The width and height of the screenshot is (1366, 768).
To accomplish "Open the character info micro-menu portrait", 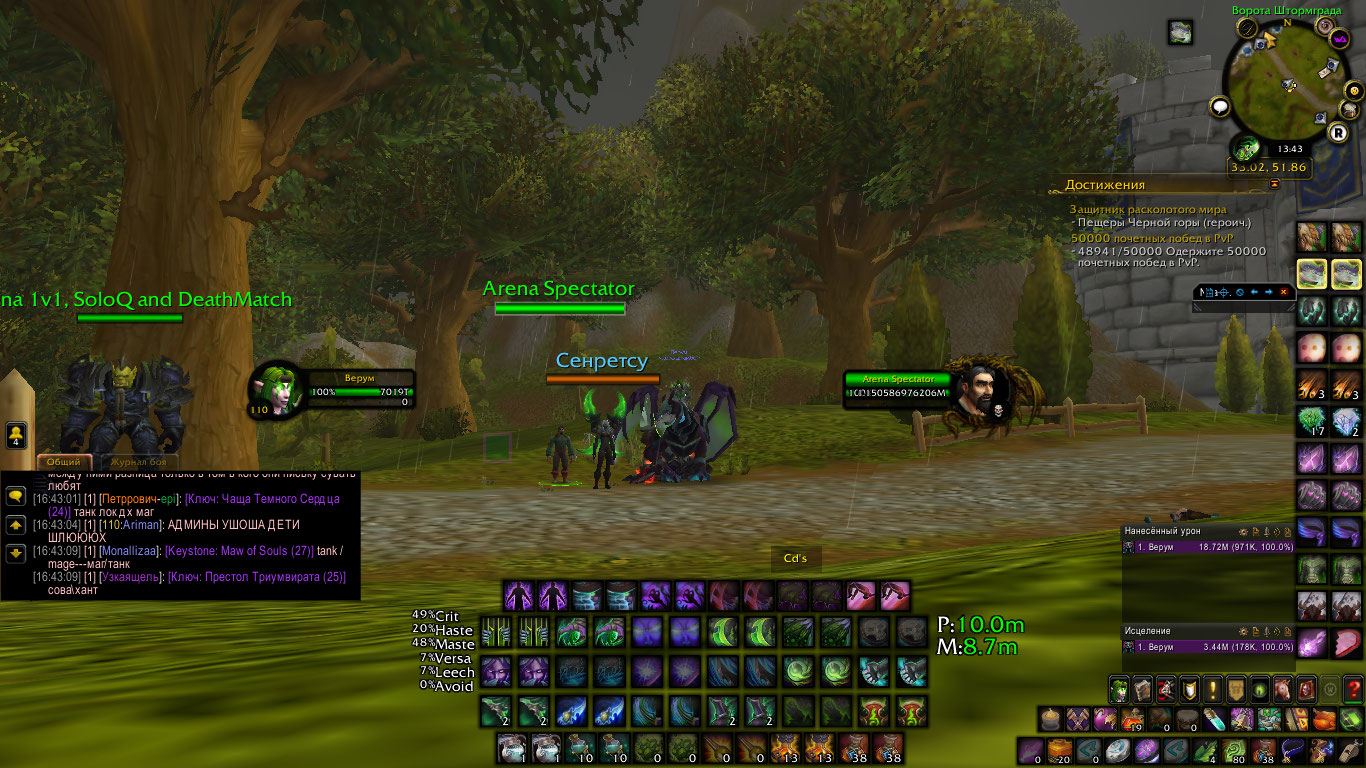I will tap(1118, 689).
